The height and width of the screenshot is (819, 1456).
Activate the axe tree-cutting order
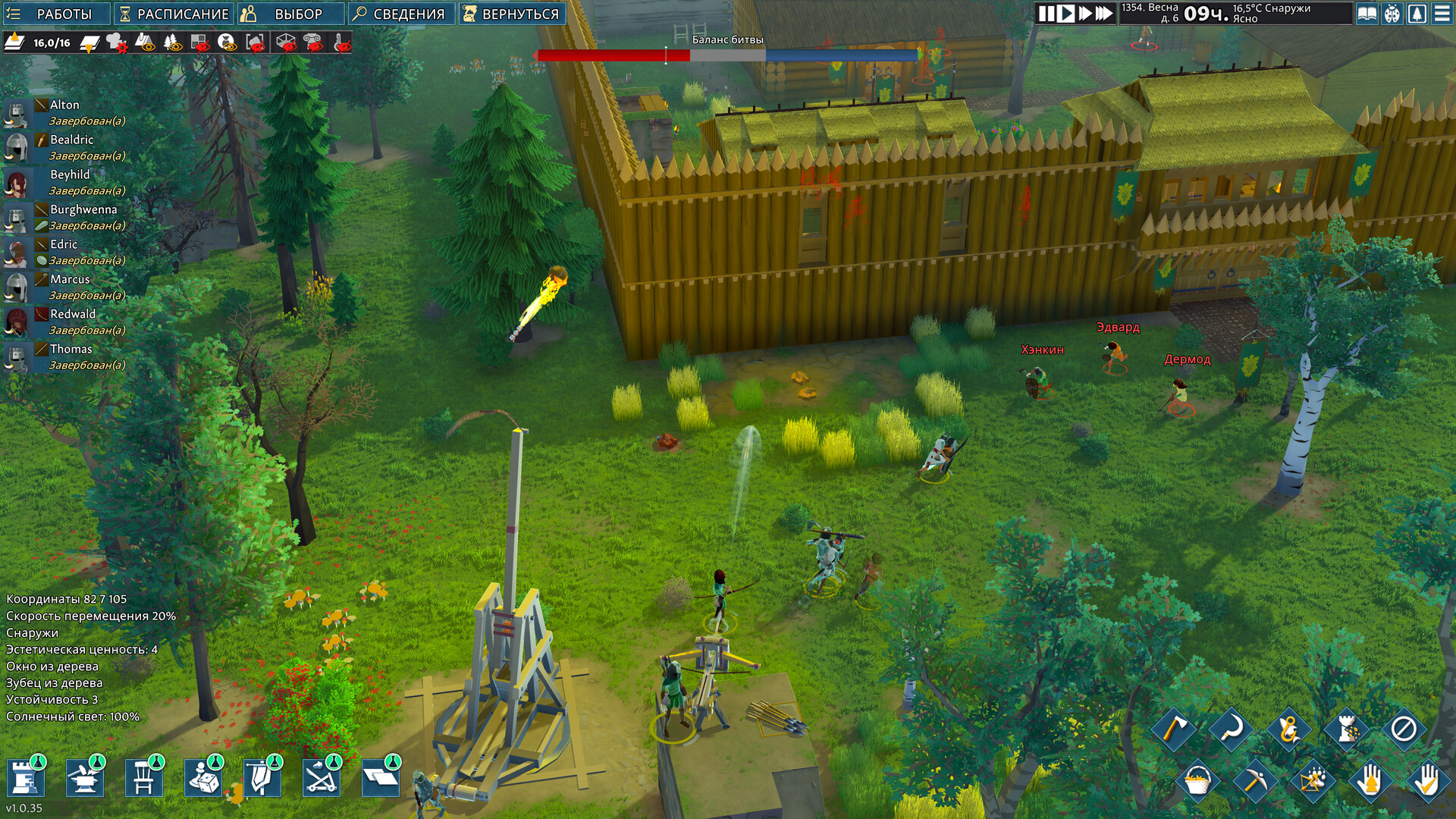coord(1173,729)
